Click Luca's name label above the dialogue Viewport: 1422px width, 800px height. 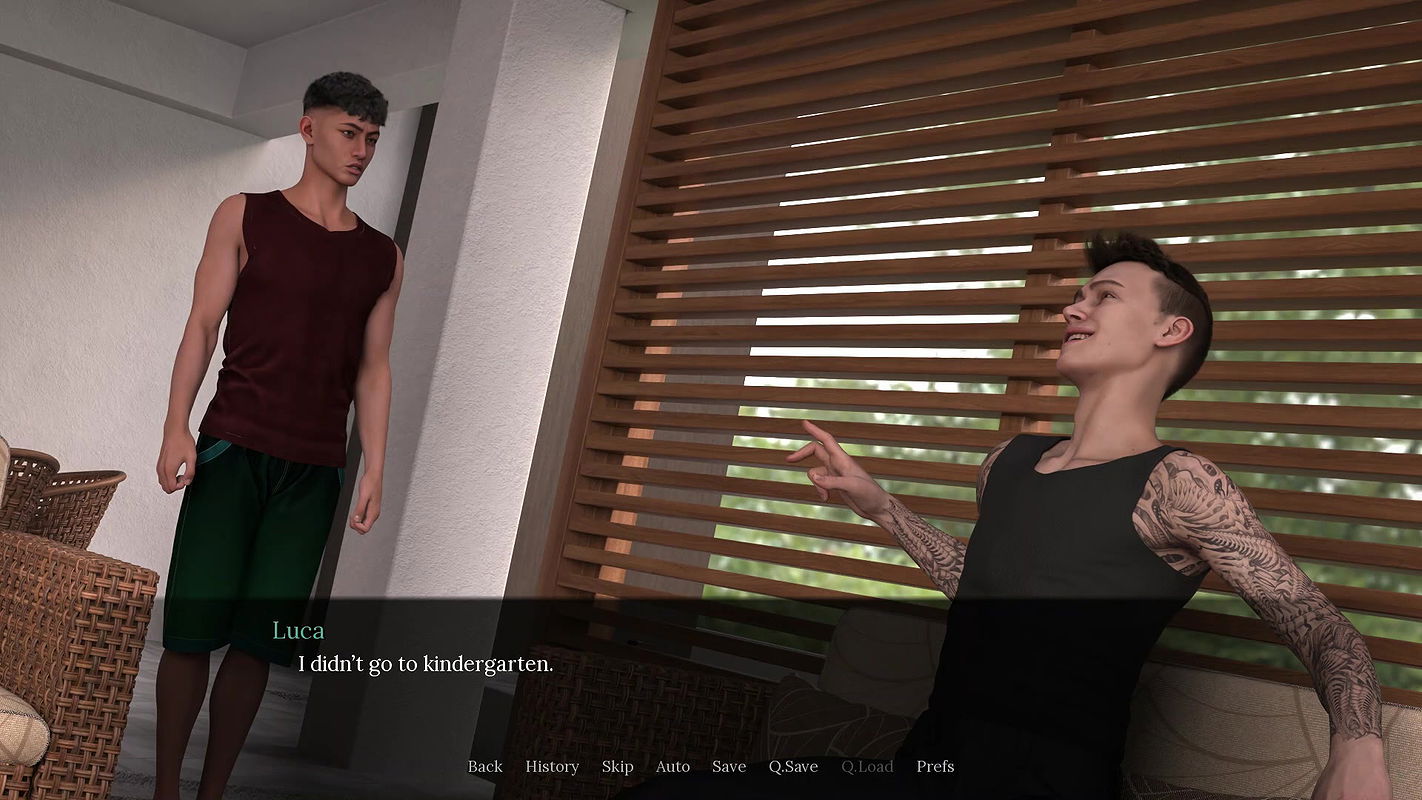299,630
